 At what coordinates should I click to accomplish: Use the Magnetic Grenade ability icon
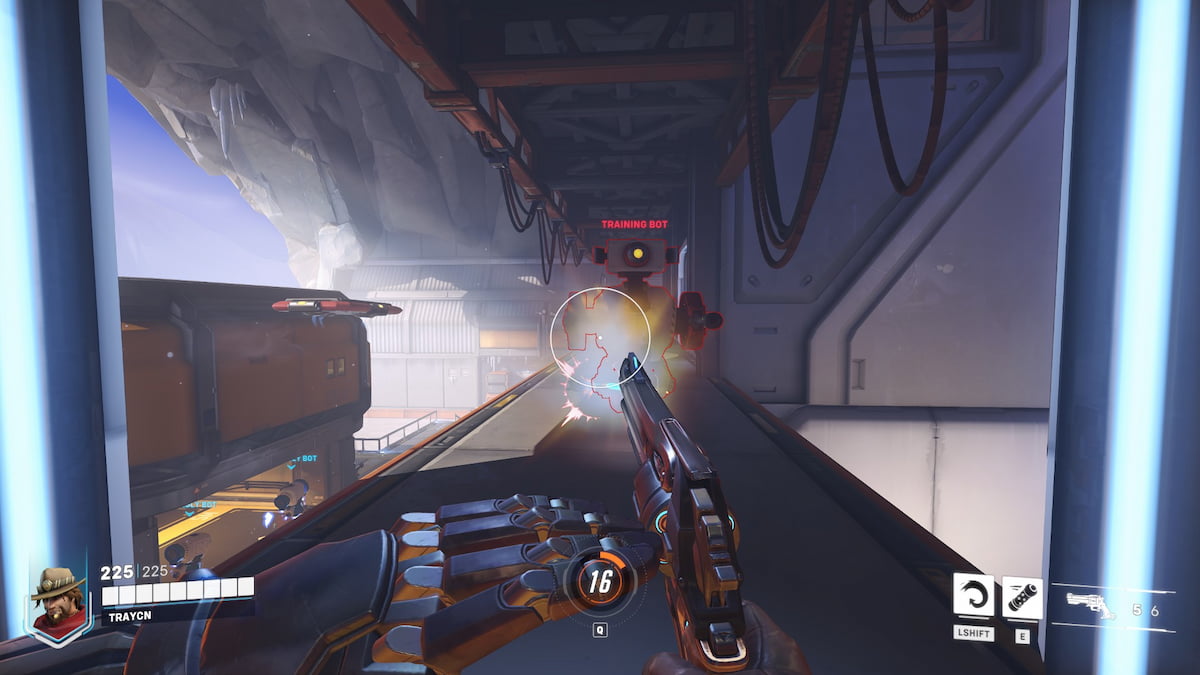(1021, 597)
